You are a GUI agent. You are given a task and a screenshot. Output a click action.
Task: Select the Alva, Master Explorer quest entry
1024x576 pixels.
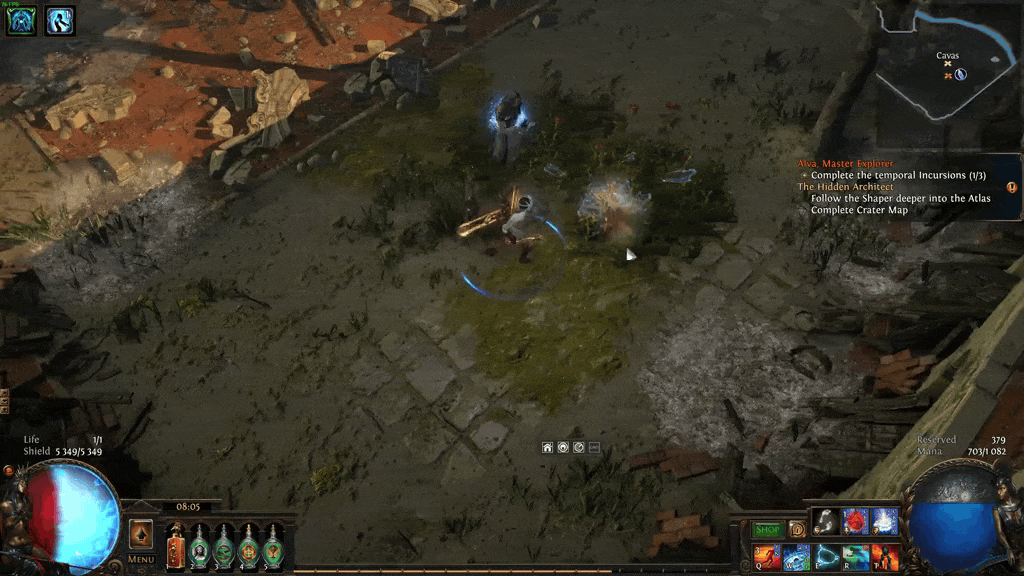(845, 163)
